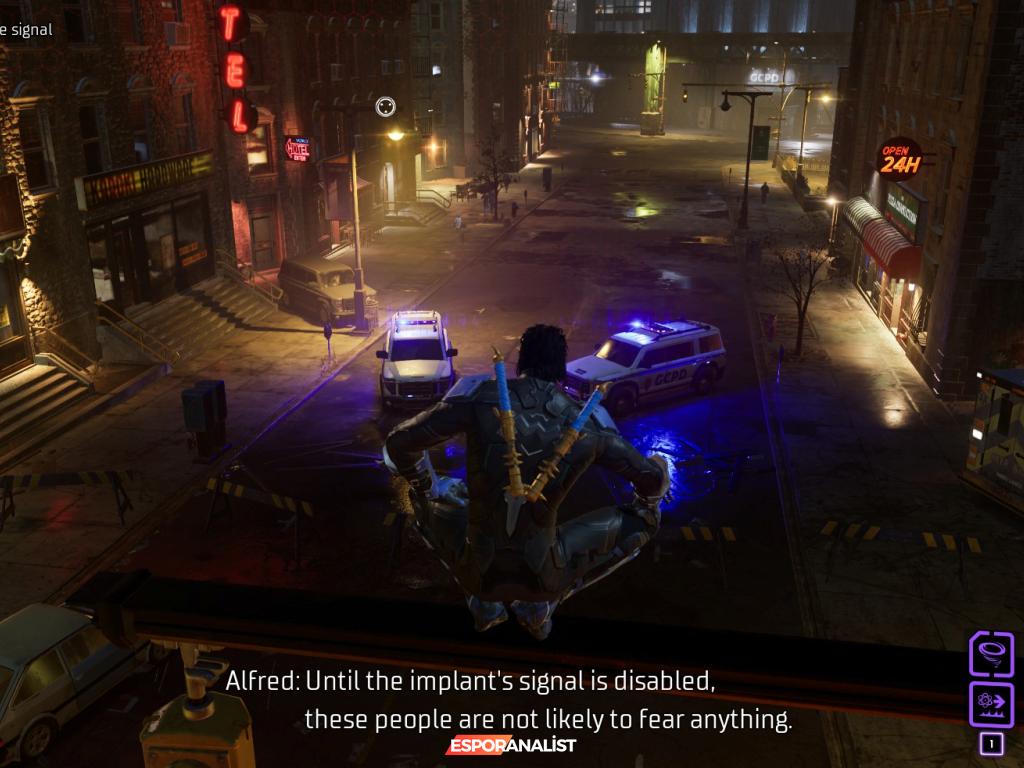Click the circular three-dot waypoint marker
Viewport: 1024px width, 768px height.
(385, 106)
